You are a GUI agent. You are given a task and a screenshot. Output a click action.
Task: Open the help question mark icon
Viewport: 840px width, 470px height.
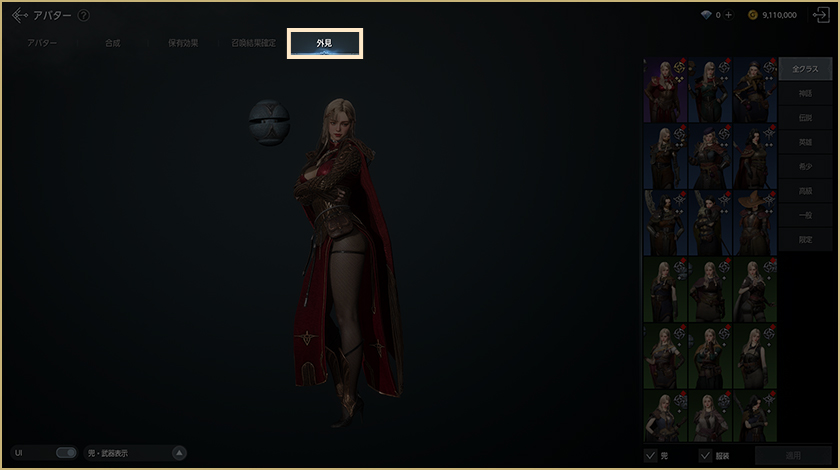[x=83, y=16]
